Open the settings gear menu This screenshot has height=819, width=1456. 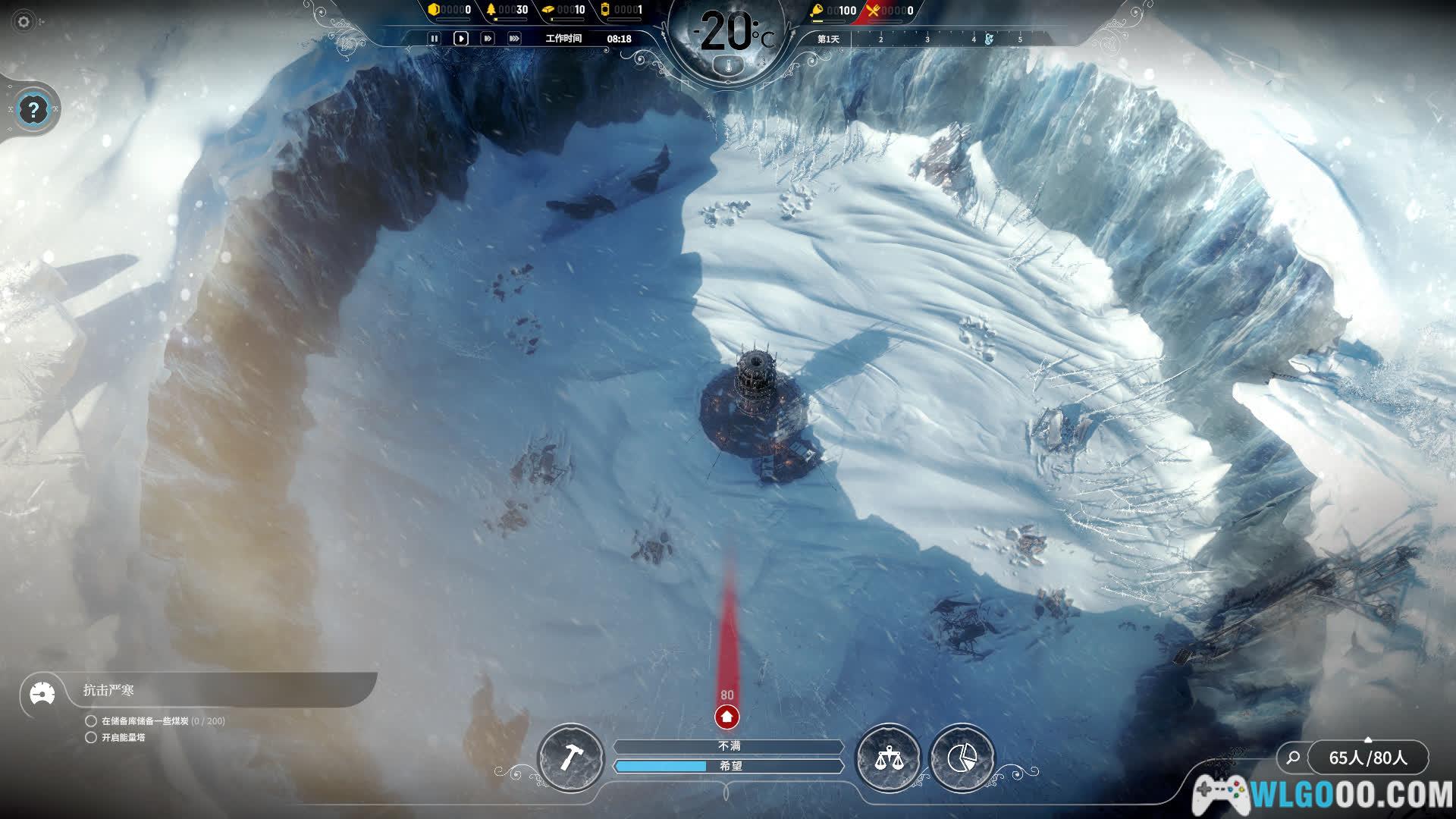point(24,21)
